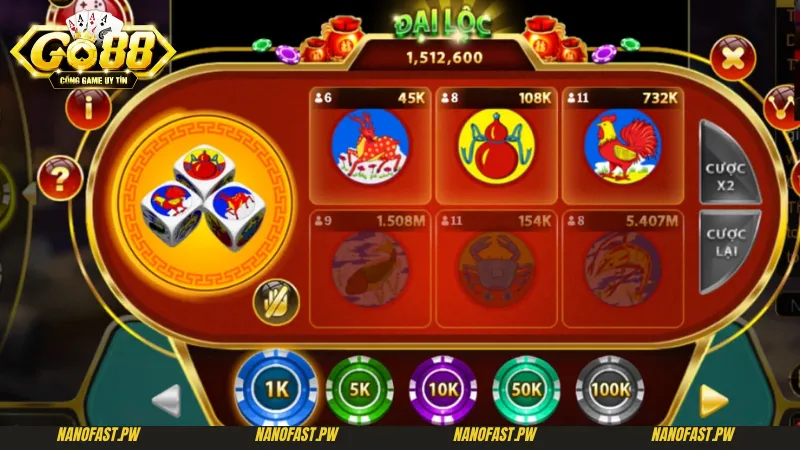The image size is (800, 450).
Task: Show help with the question mark button
Action: coord(59,181)
